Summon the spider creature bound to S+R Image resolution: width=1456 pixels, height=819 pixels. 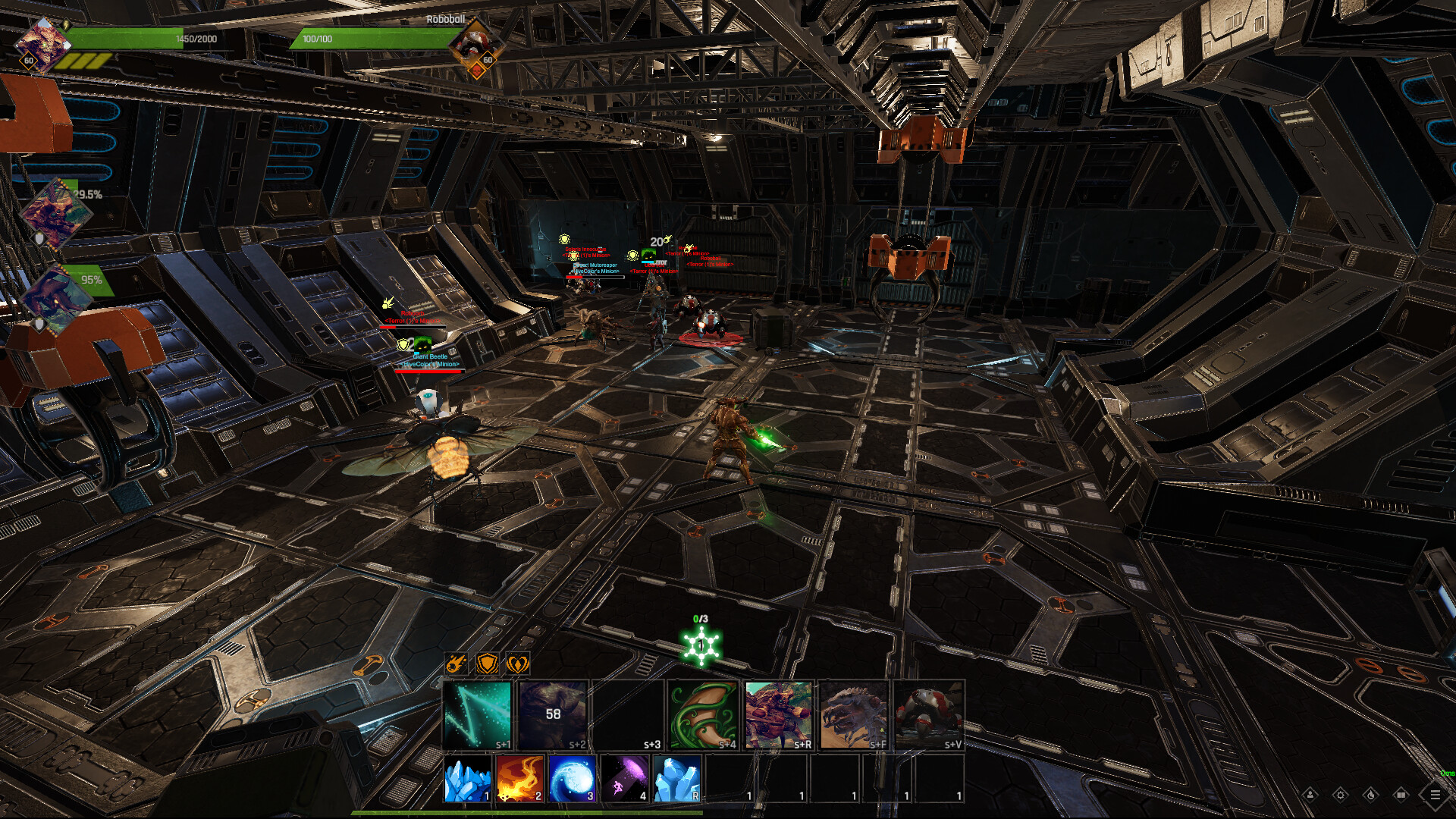point(777,713)
